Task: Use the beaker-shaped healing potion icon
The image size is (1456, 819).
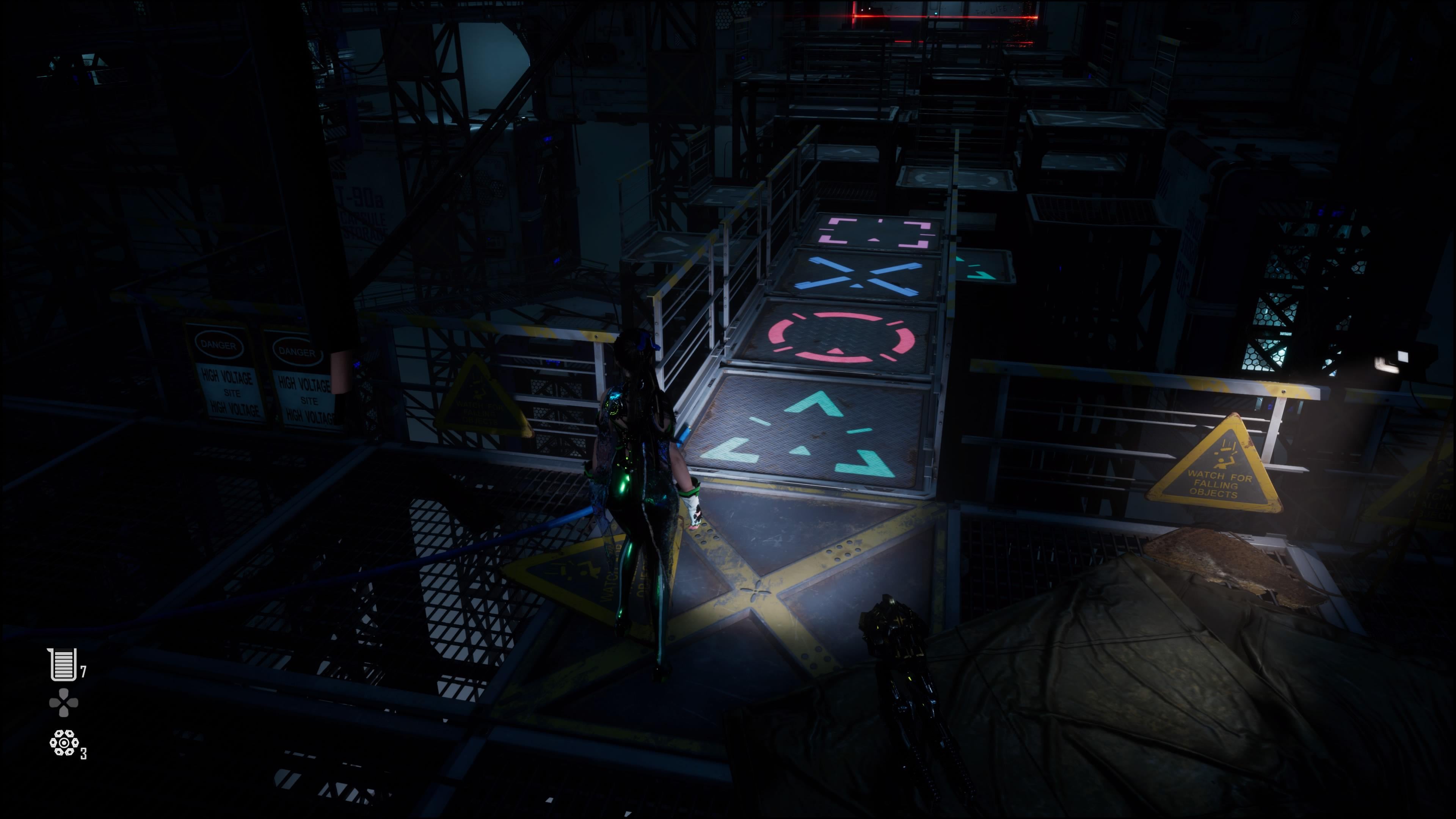Action: tap(63, 664)
